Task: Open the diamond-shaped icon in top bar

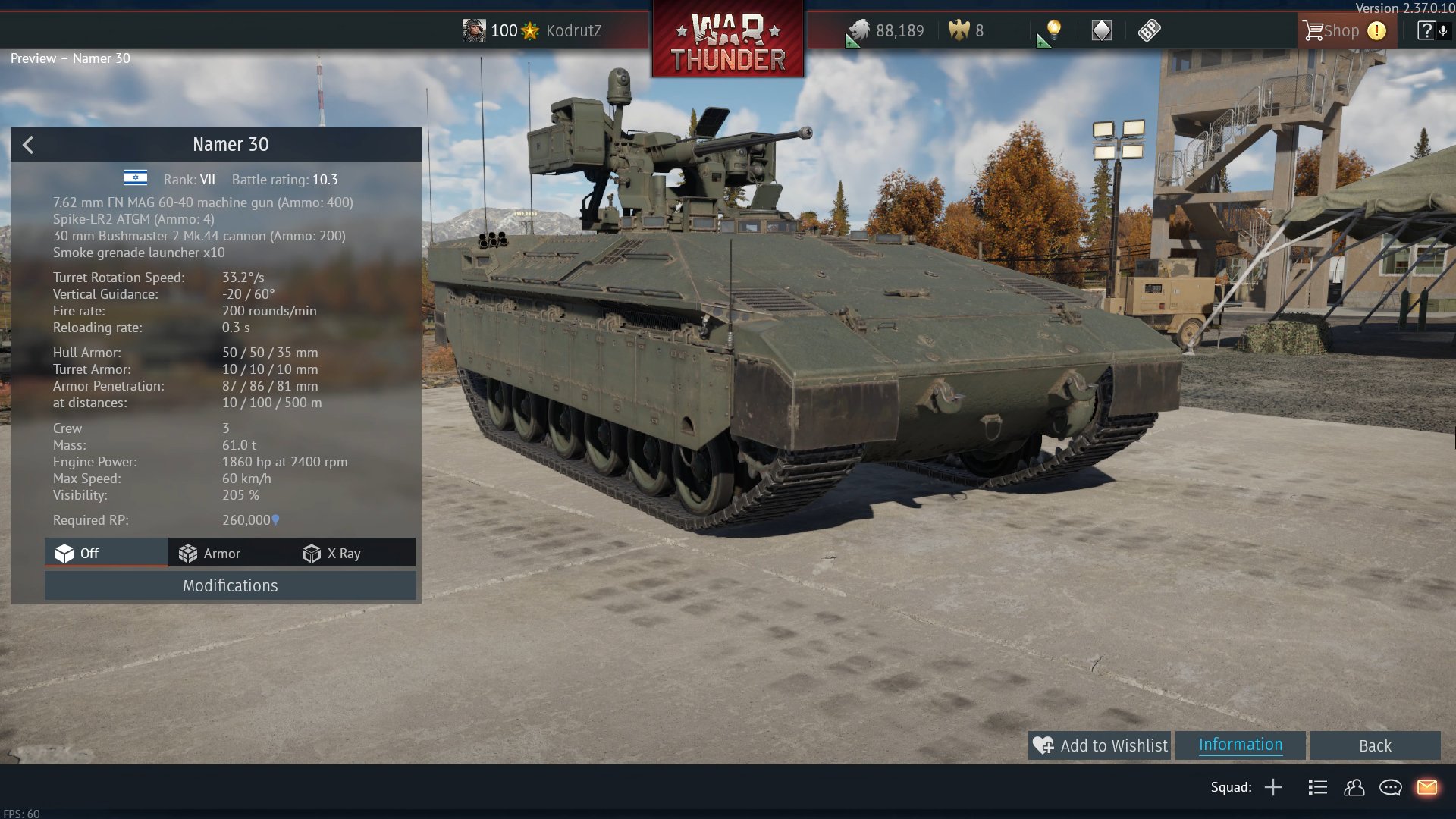Action: click(x=1101, y=30)
